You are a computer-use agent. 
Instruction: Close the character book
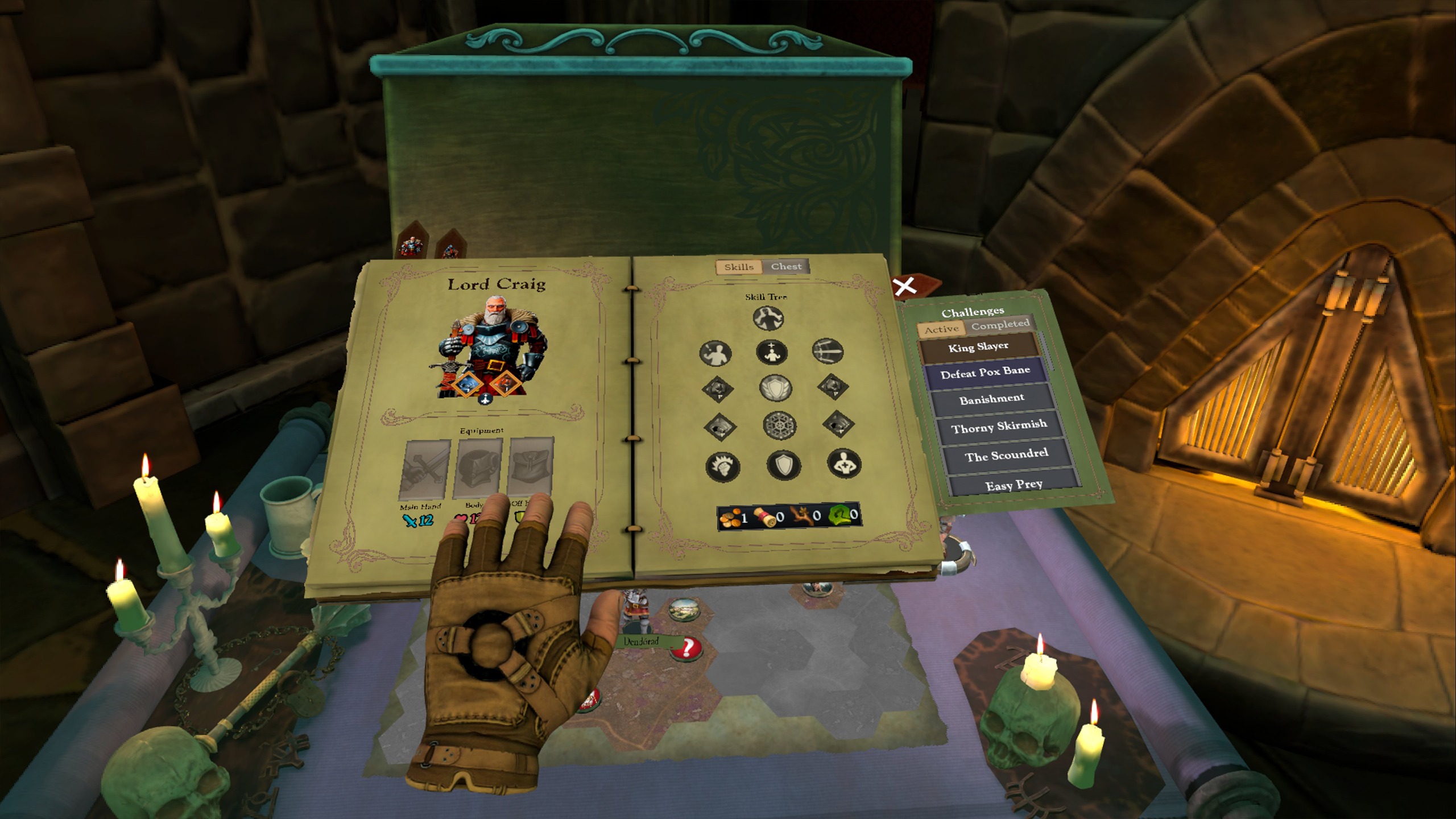tap(904, 287)
